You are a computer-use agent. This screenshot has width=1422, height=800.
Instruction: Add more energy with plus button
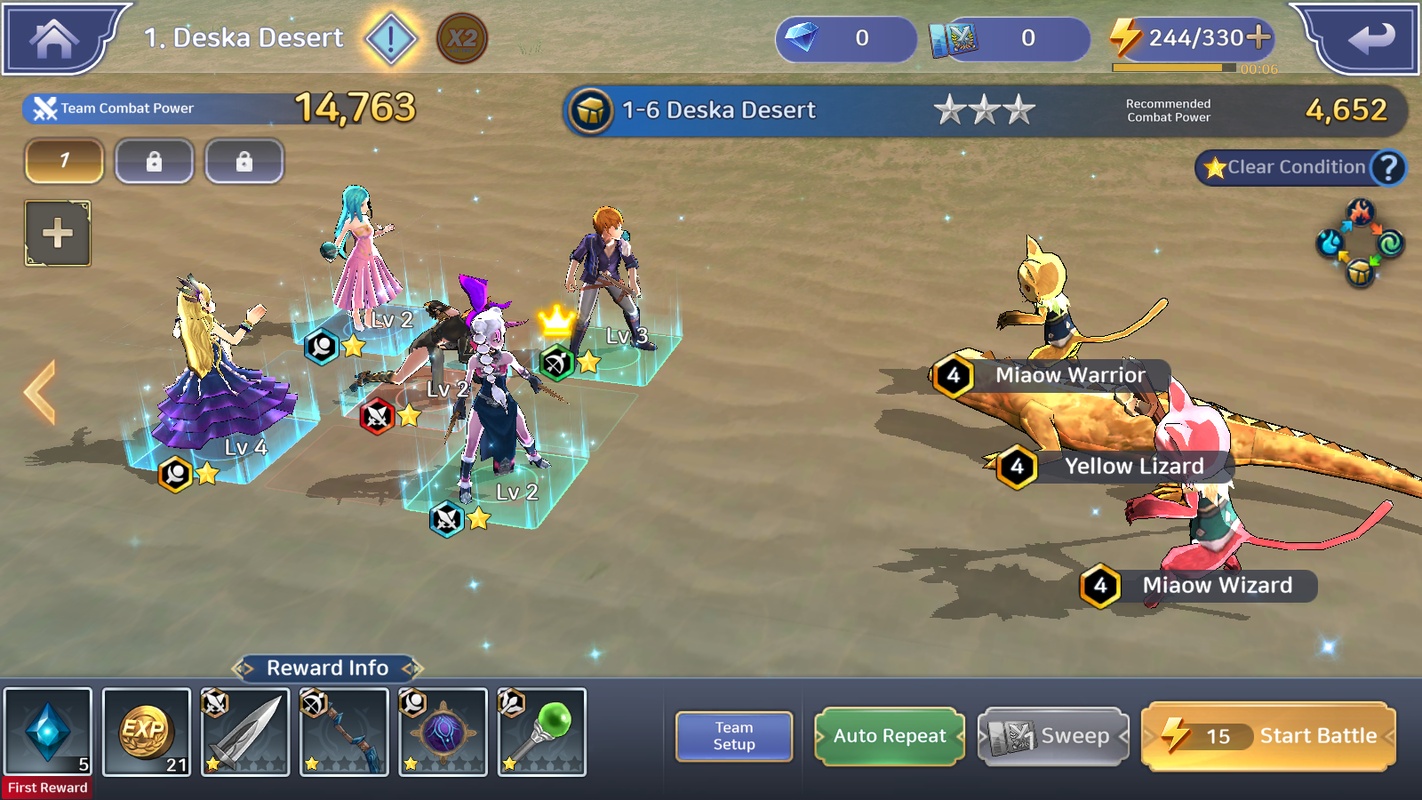[x=1258, y=38]
